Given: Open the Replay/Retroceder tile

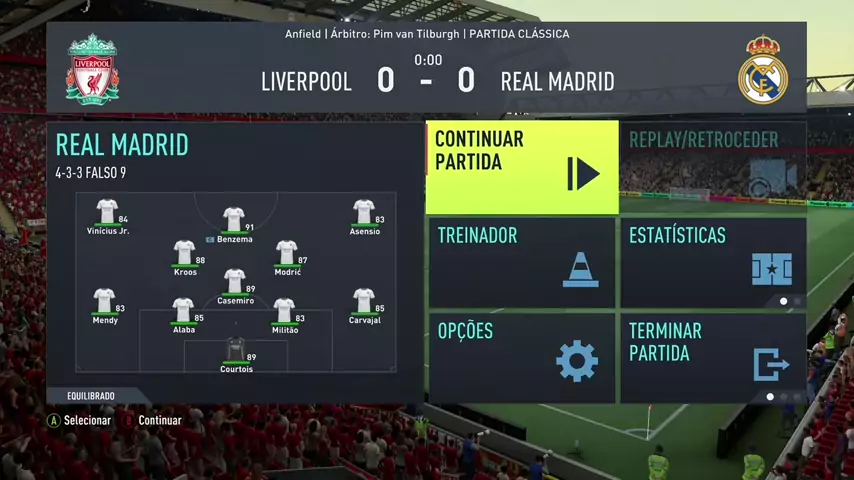Looking at the screenshot, I should [713, 167].
